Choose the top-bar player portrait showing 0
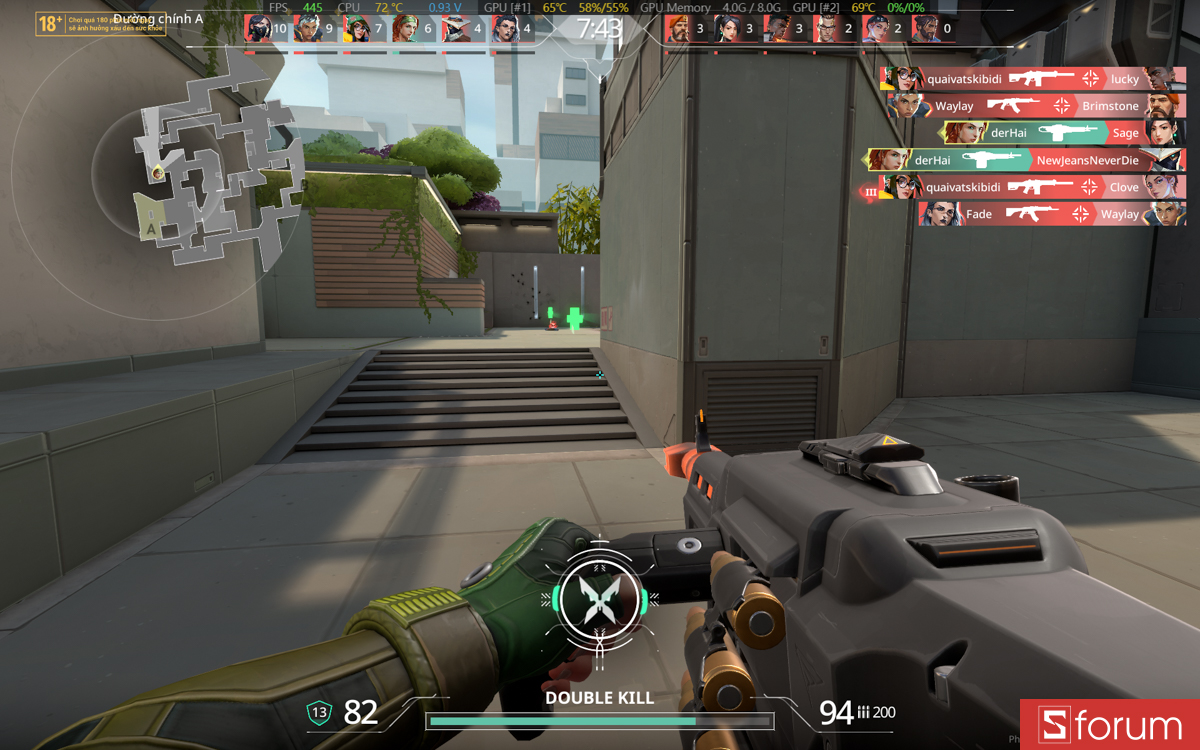 [925, 29]
